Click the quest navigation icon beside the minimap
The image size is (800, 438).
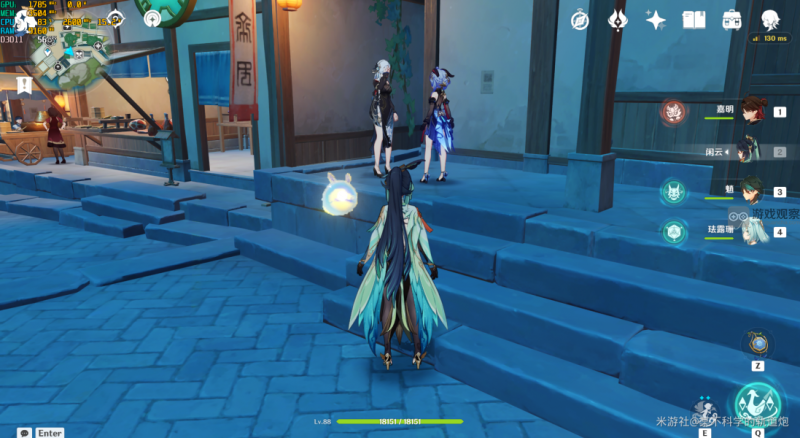(x=116, y=18)
